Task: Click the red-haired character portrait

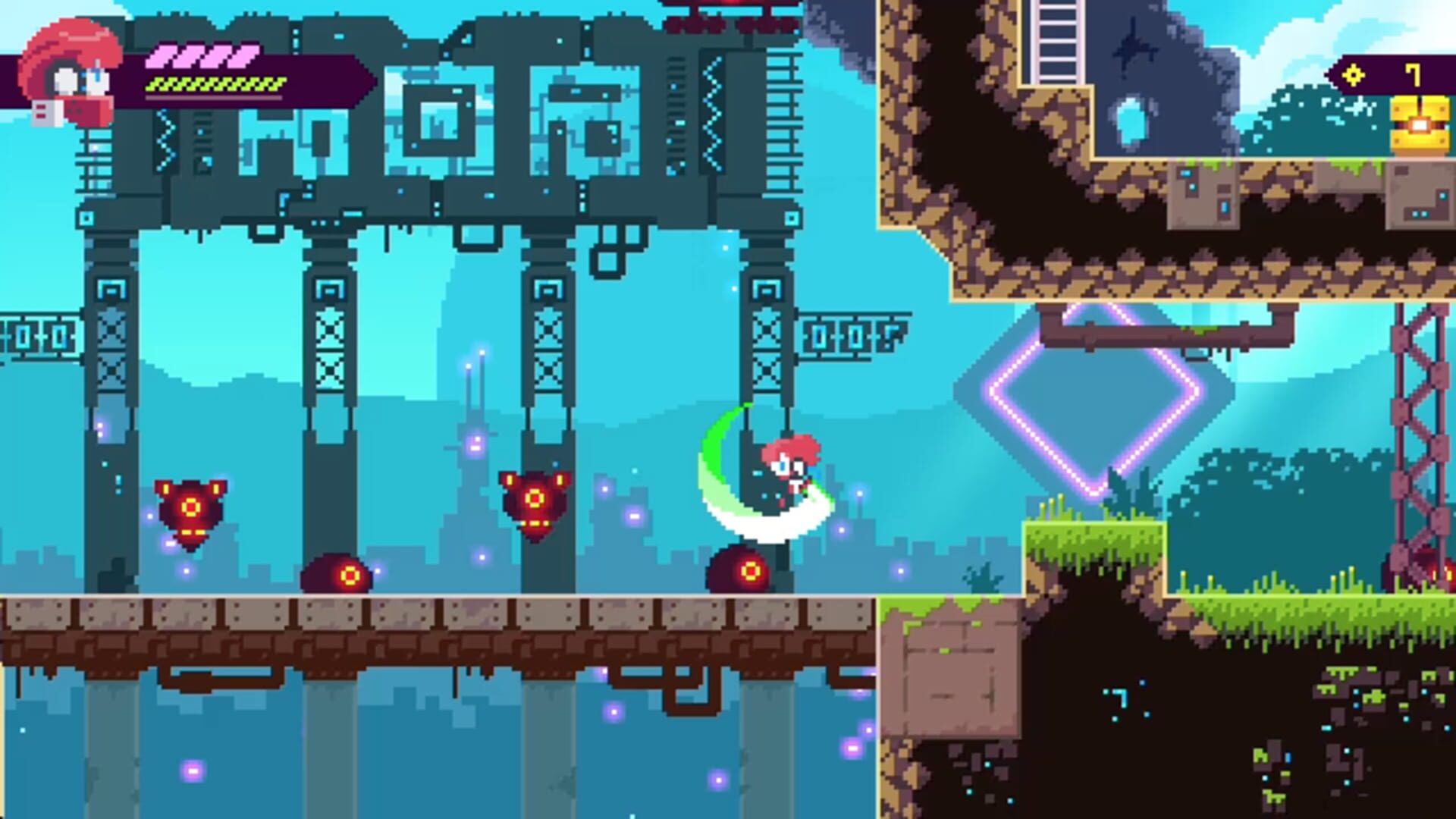Action: point(71,74)
